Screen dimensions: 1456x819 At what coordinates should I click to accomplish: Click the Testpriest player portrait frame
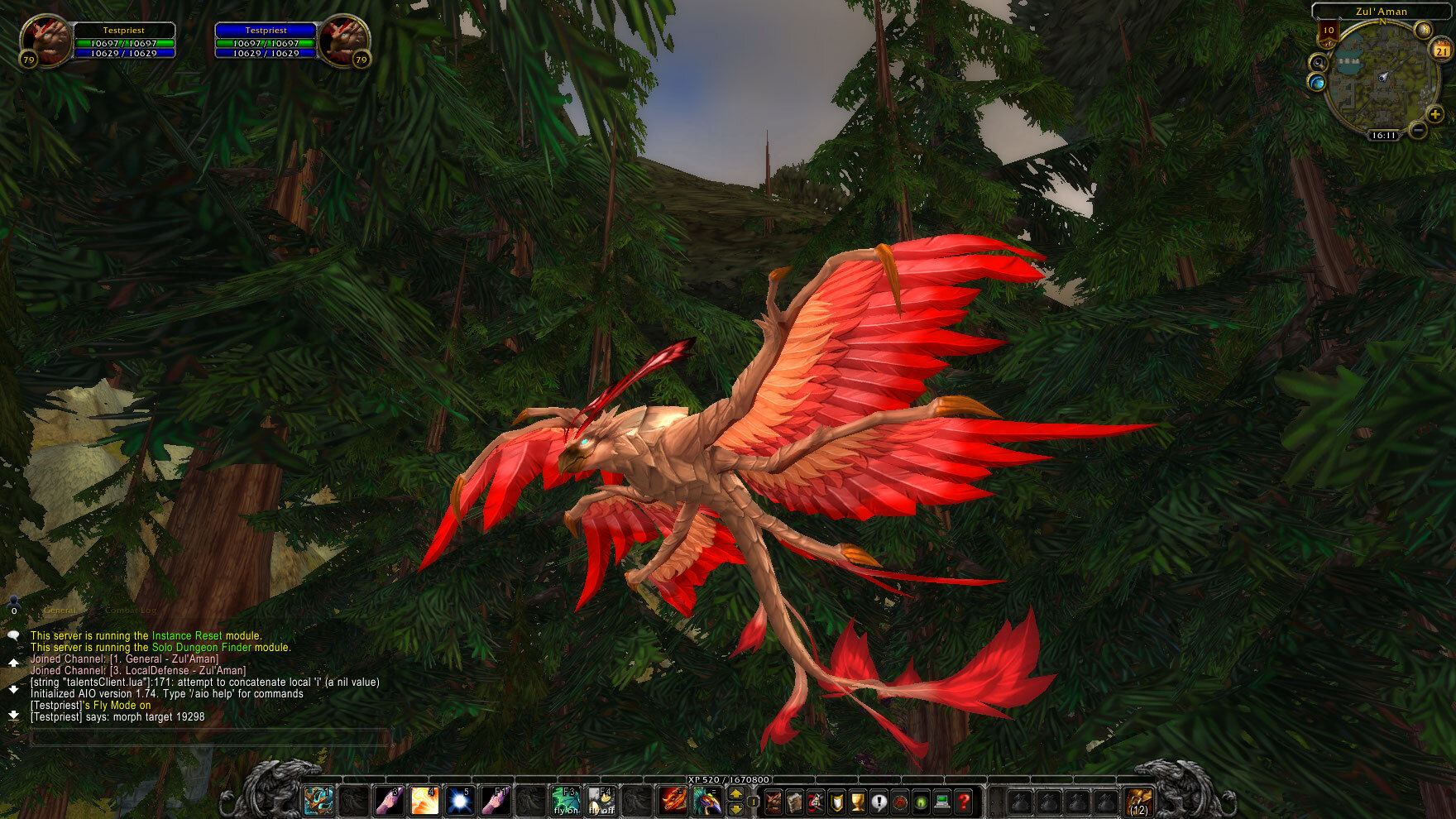click(x=45, y=41)
